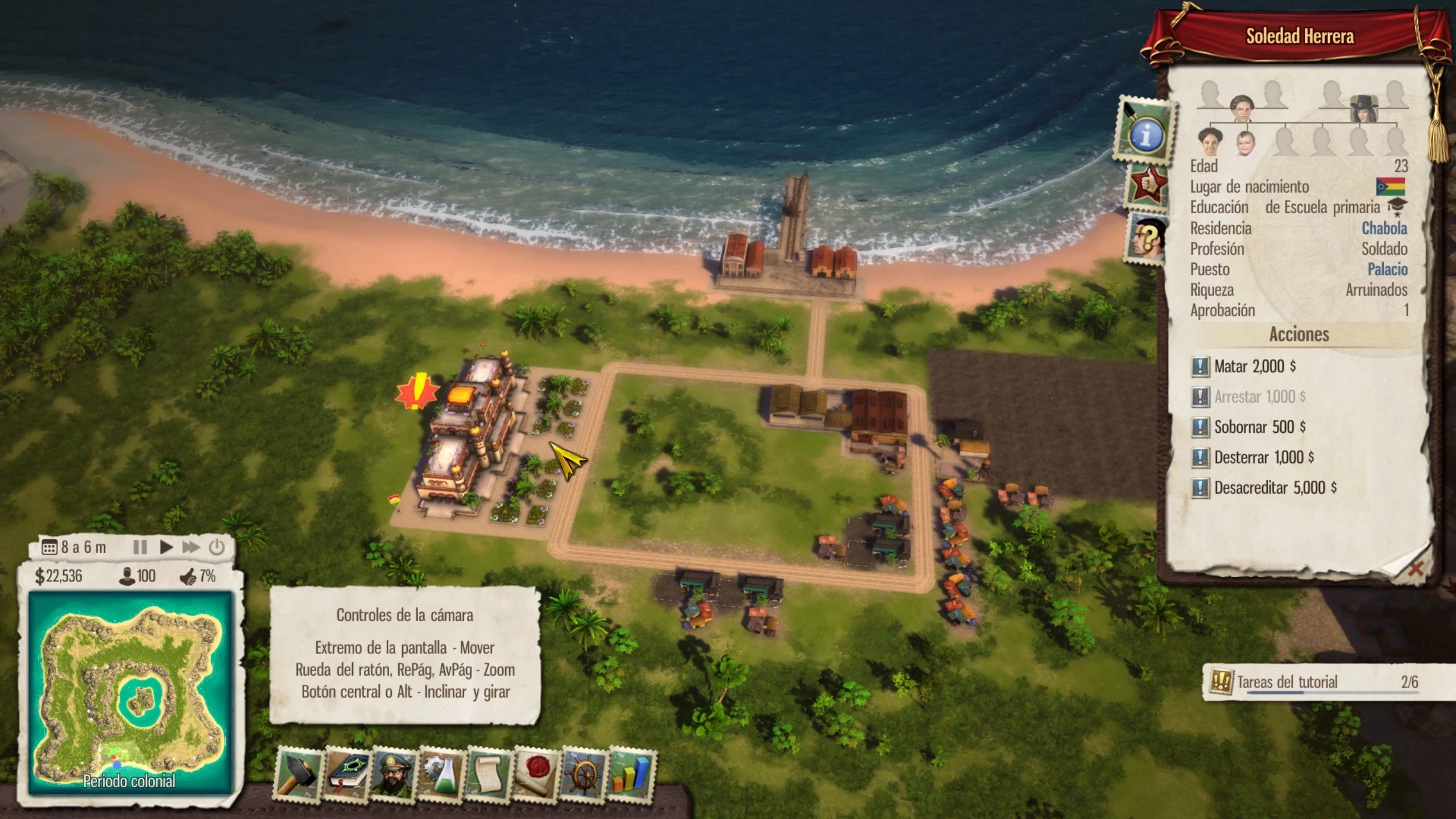Viewport: 1456px width, 819px height.
Task: Pause the game speed
Action: point(140,547)
